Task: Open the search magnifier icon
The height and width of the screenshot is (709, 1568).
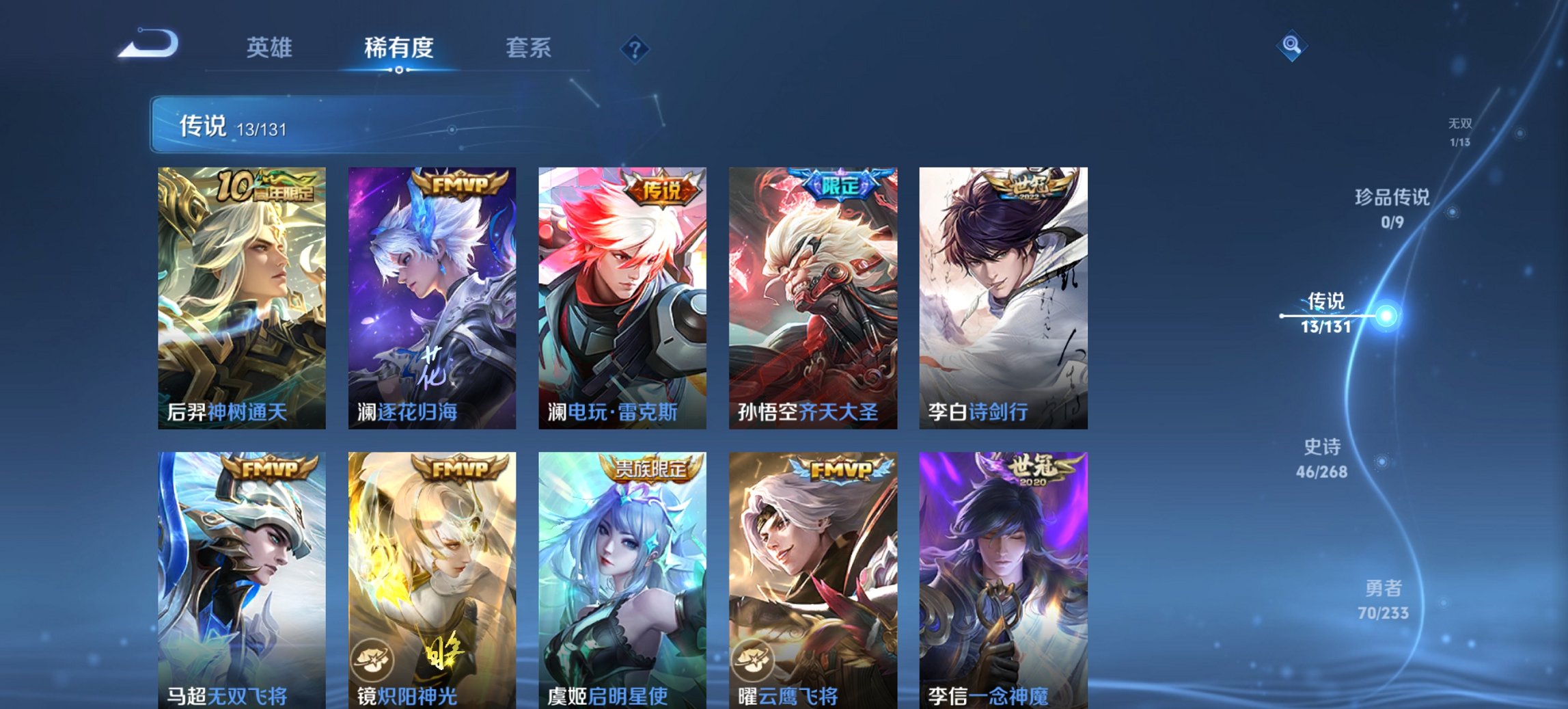Action: coord(1290,45)
